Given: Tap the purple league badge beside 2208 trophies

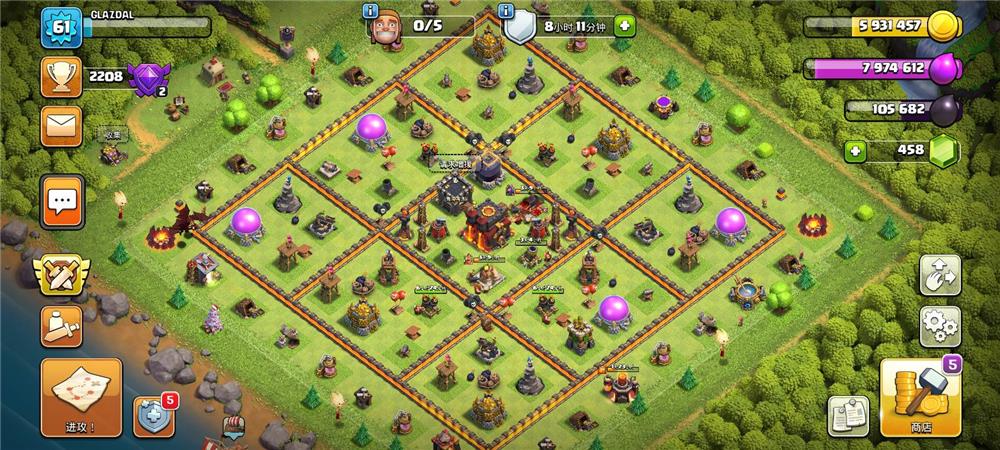Looking at the screenshot, I should (148, 77).
